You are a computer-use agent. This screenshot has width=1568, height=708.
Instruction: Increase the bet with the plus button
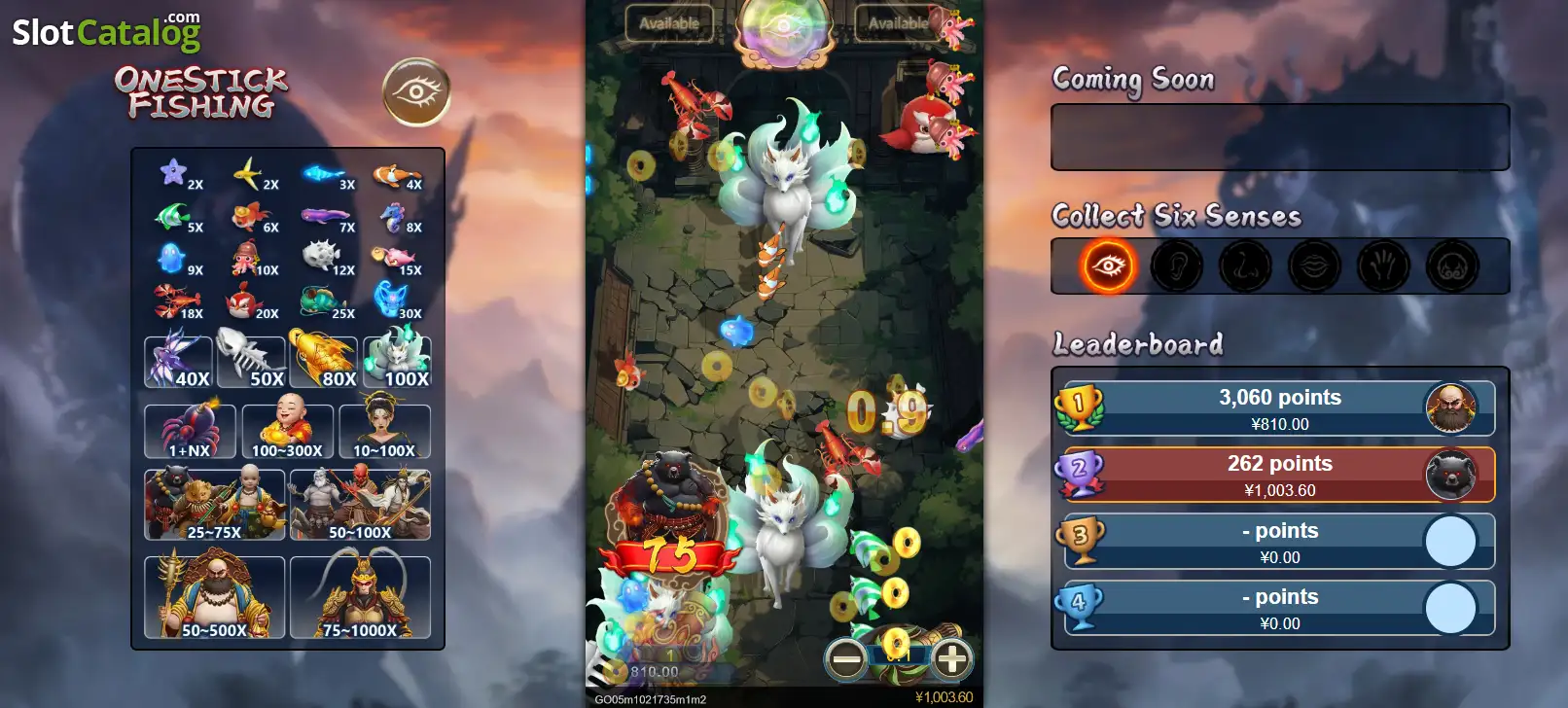[x=950, y=659]
